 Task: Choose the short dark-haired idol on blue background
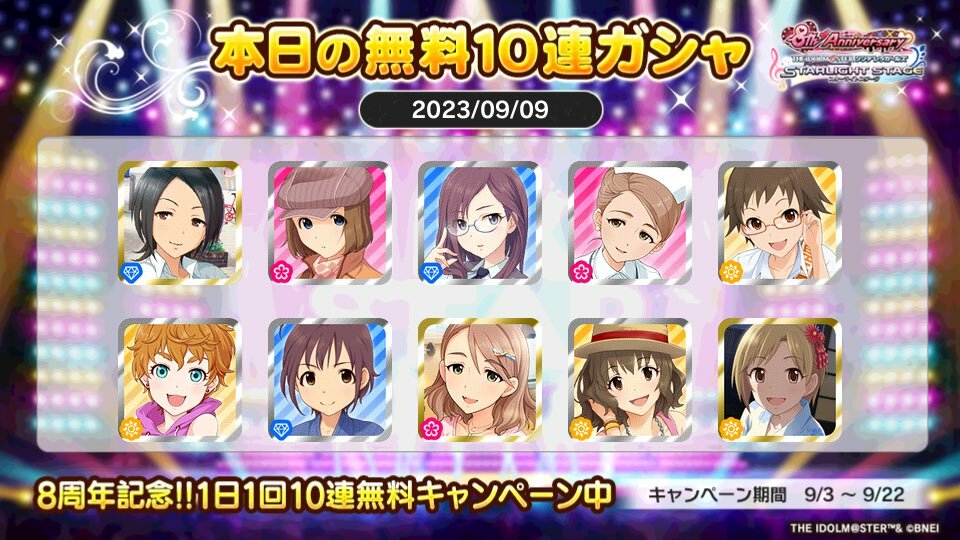coord(329,380)
